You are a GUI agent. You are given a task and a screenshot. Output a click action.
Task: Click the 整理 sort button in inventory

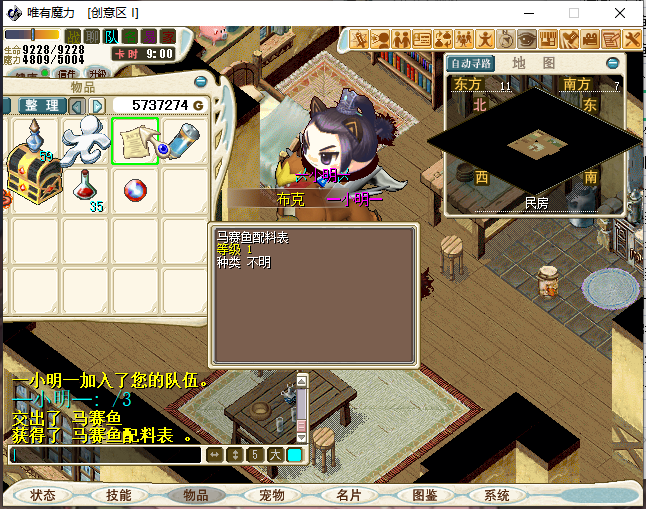coord(40,106)
